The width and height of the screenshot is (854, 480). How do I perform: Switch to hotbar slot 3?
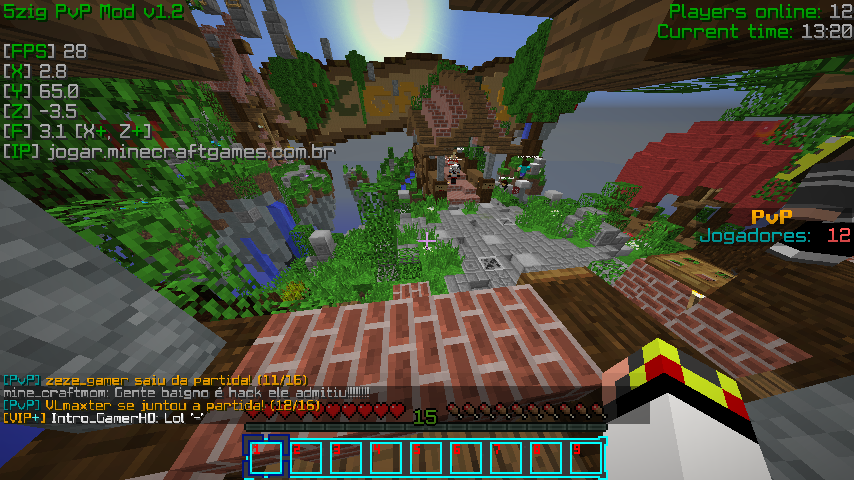tap(346, 458)
